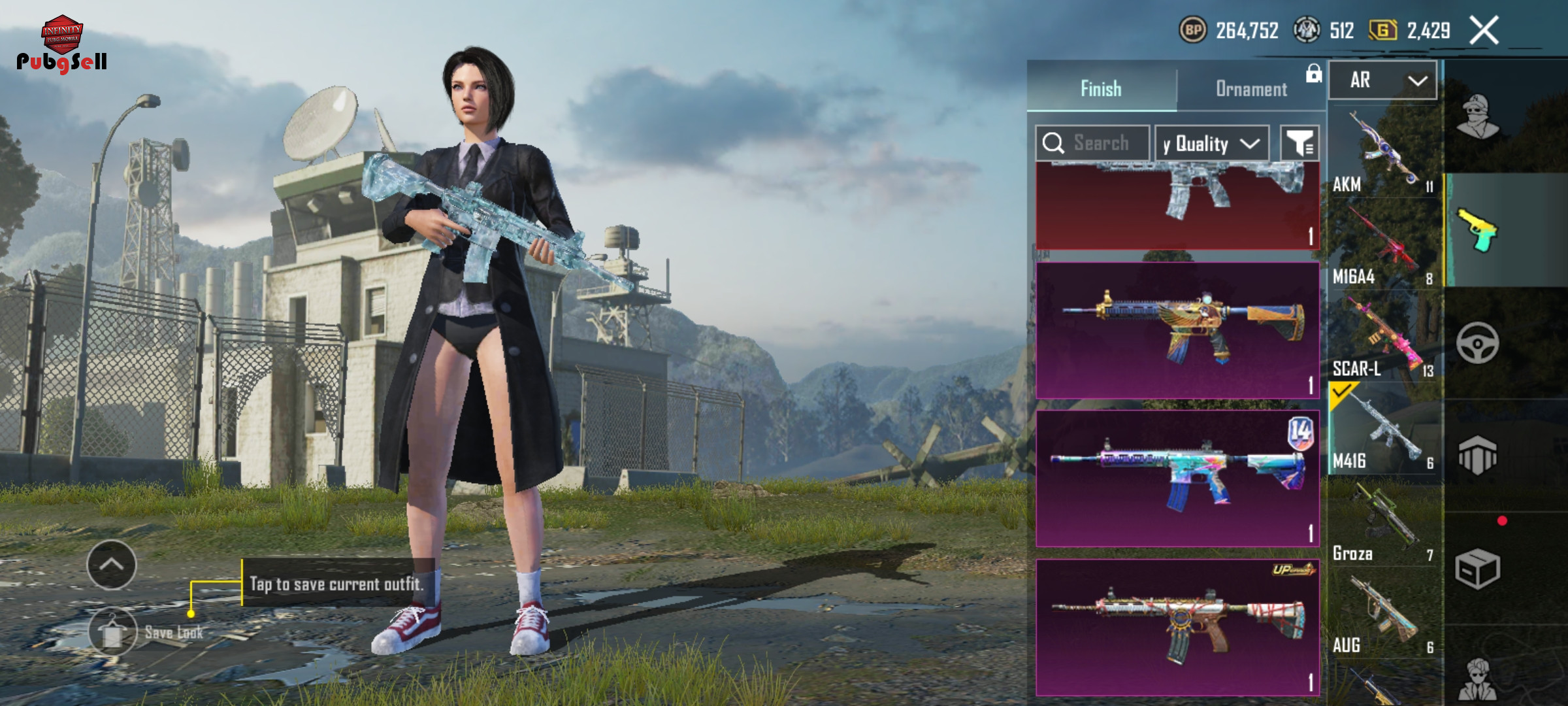The height and width of the screenshot is (706, 1568).
Task: Select the gold and blue pharaoh M416 skin
Action: (1177, 330)
